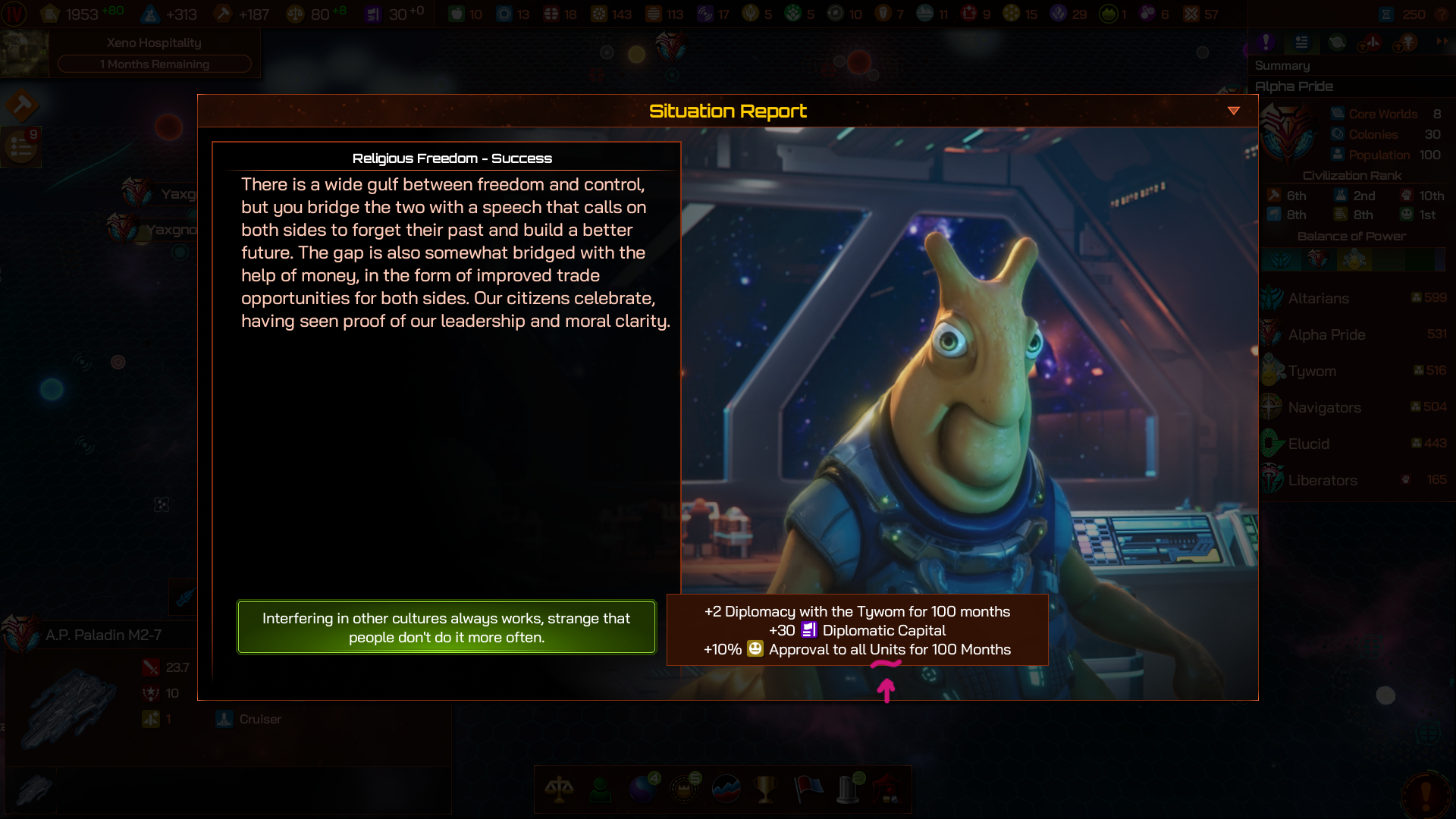Open the Xeno Hospitality project tracker
The image size is (1456, 819).
click(154, 53)
